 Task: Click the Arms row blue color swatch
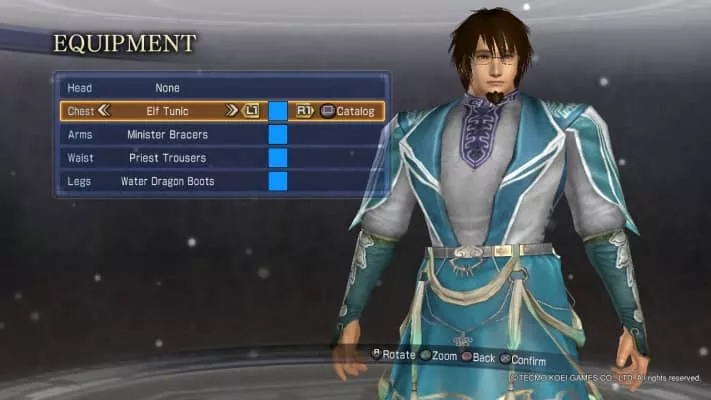278,134
